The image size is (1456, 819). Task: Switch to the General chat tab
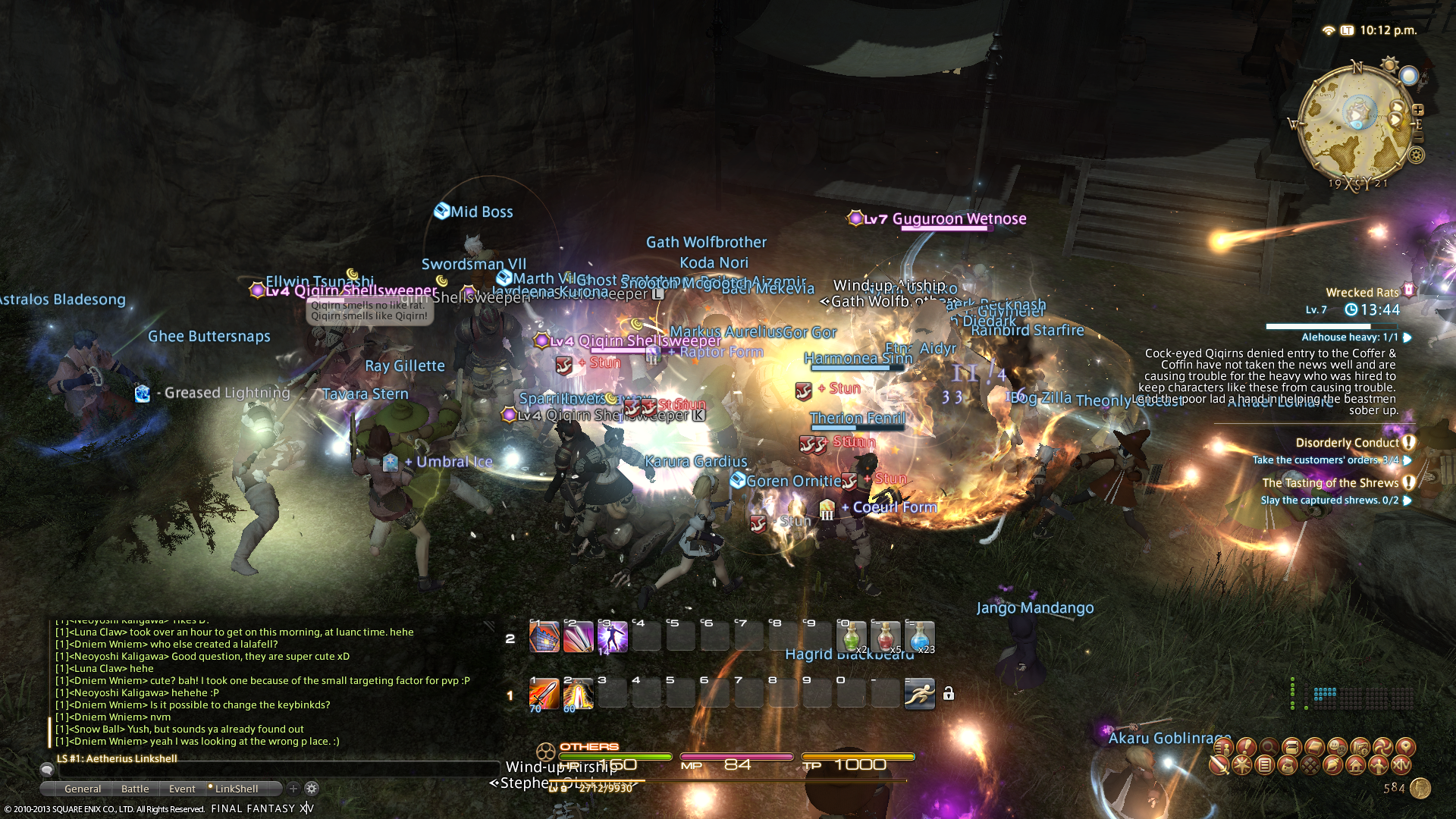coord(83,789)
